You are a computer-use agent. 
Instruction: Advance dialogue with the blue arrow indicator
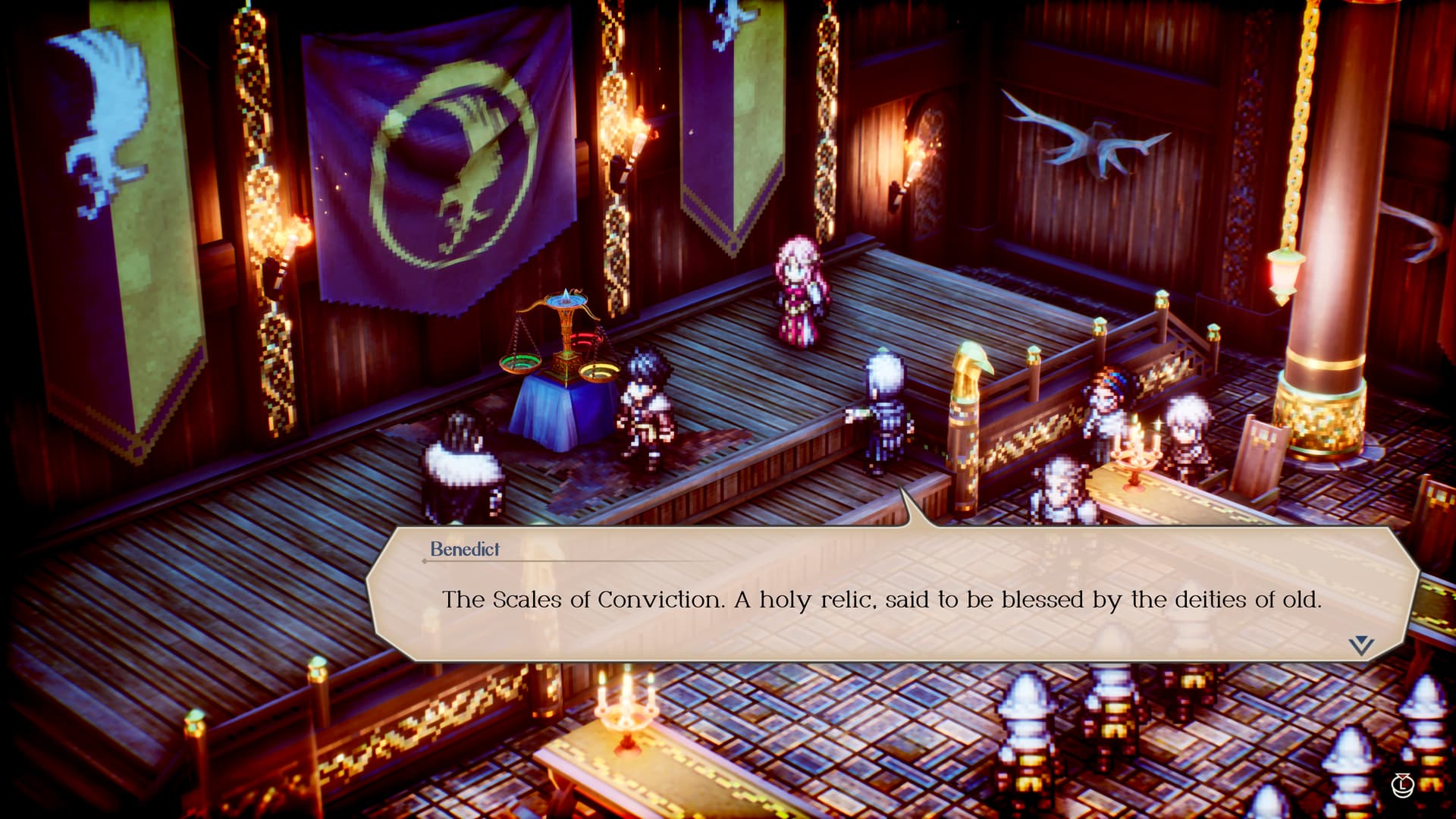(1361, 645)
